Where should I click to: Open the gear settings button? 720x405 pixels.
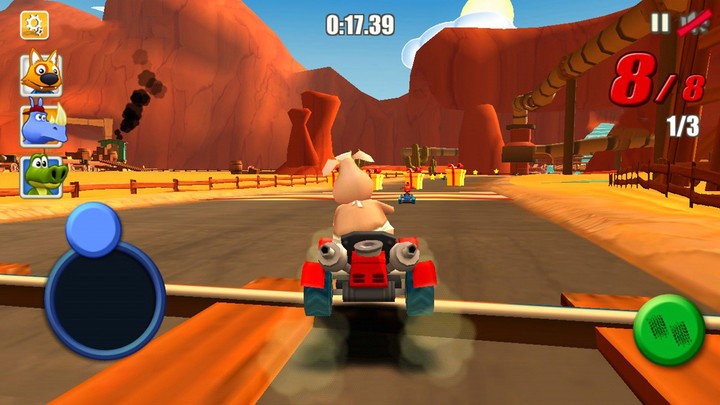click(35, 25)
